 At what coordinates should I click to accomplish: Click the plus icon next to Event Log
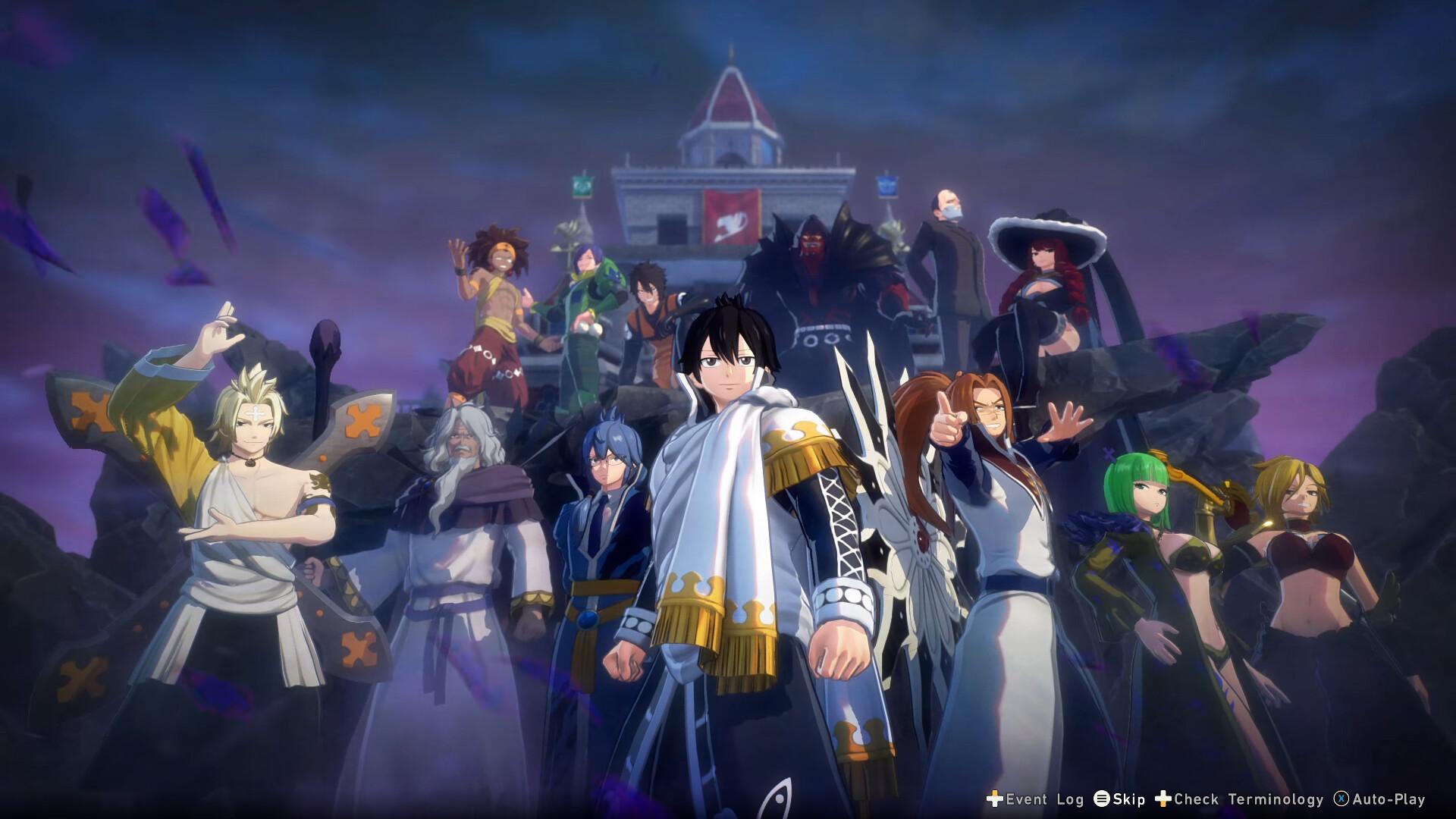click(993, 800)
